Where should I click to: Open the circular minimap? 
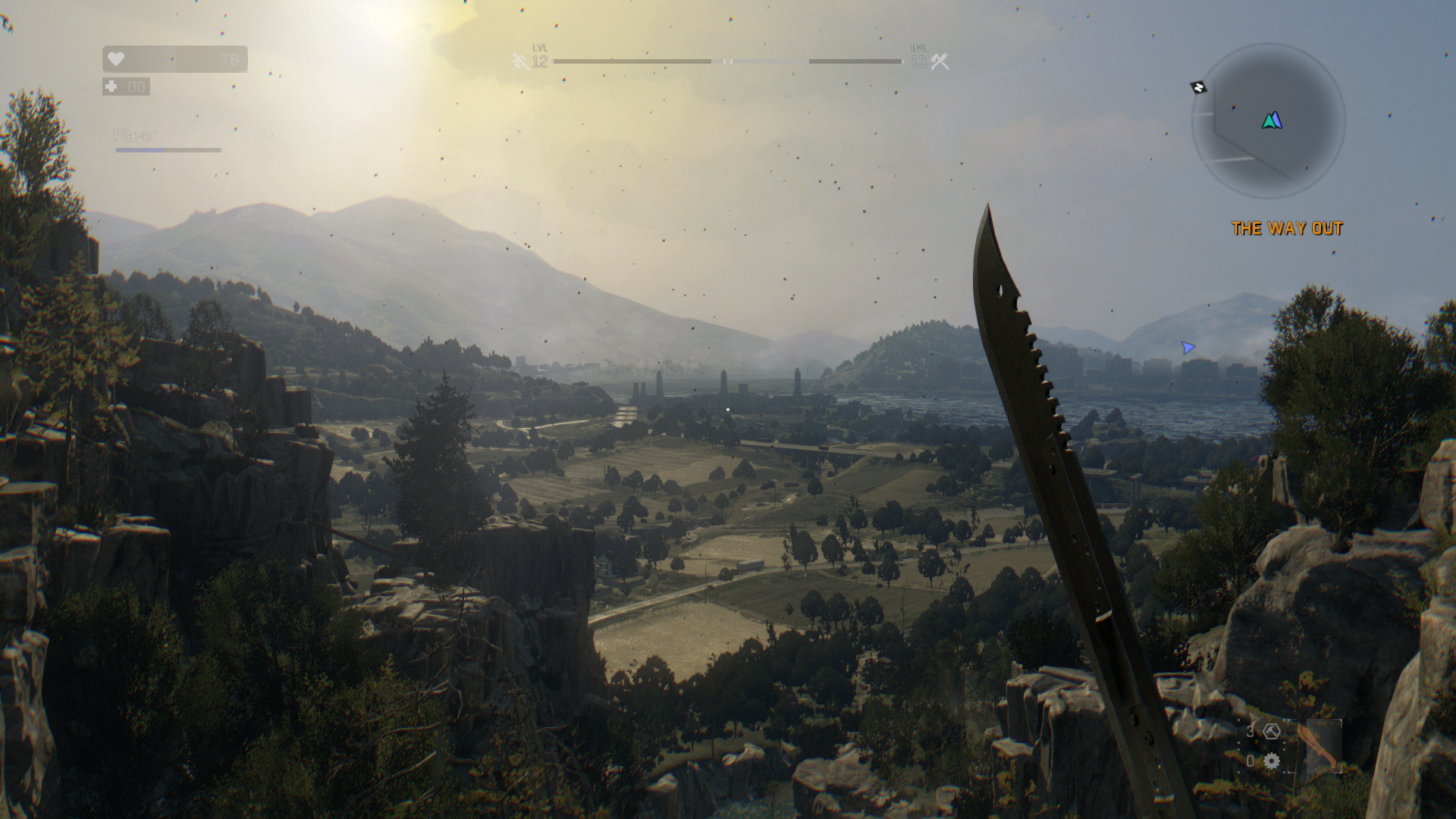pos(1268,121)
